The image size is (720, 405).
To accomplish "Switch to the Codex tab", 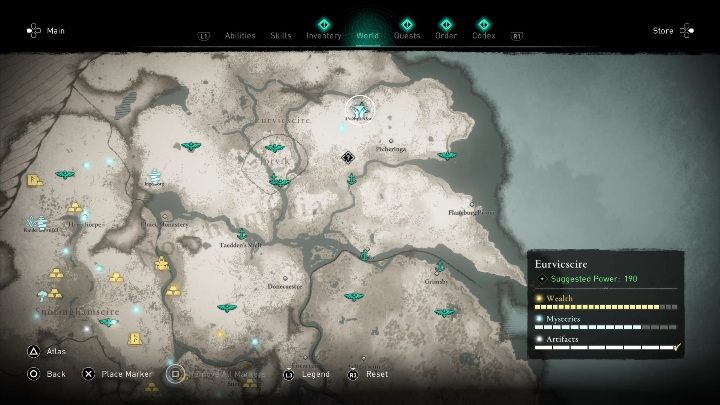I will click(483, 35).
